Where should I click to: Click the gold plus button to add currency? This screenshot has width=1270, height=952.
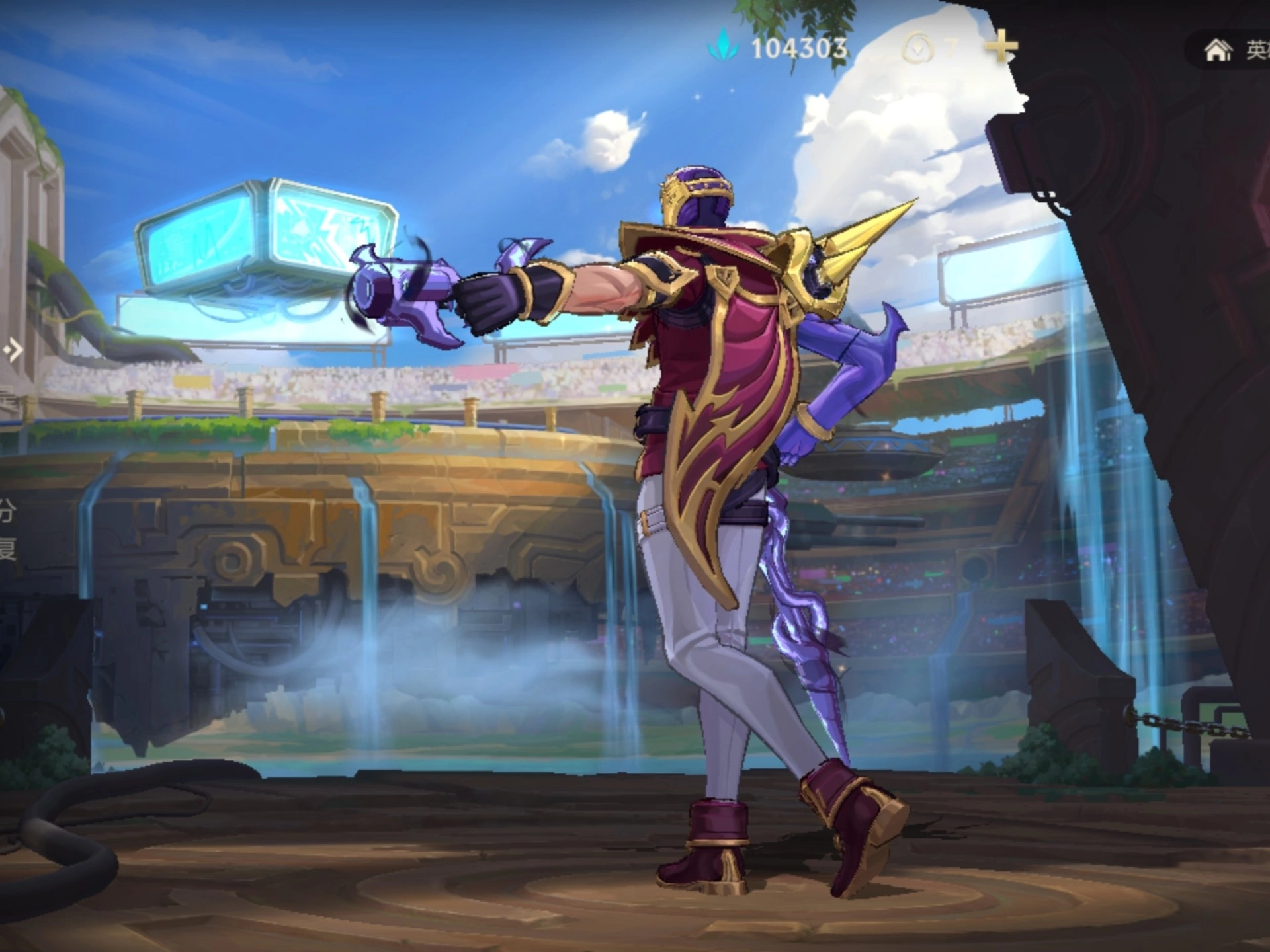pos(1001,47)
